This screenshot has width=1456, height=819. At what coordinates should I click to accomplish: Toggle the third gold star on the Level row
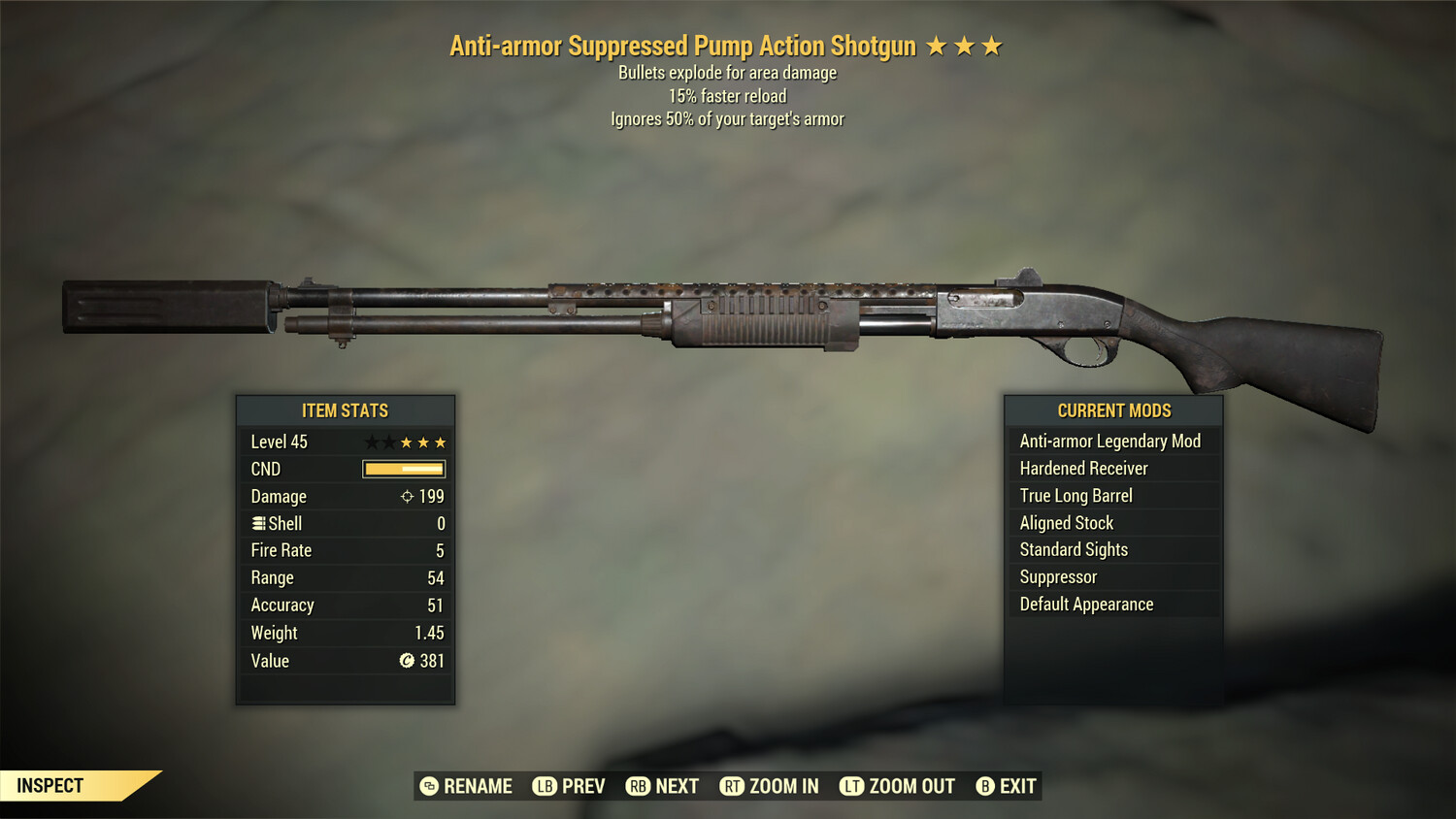click(x=439, y=442)
